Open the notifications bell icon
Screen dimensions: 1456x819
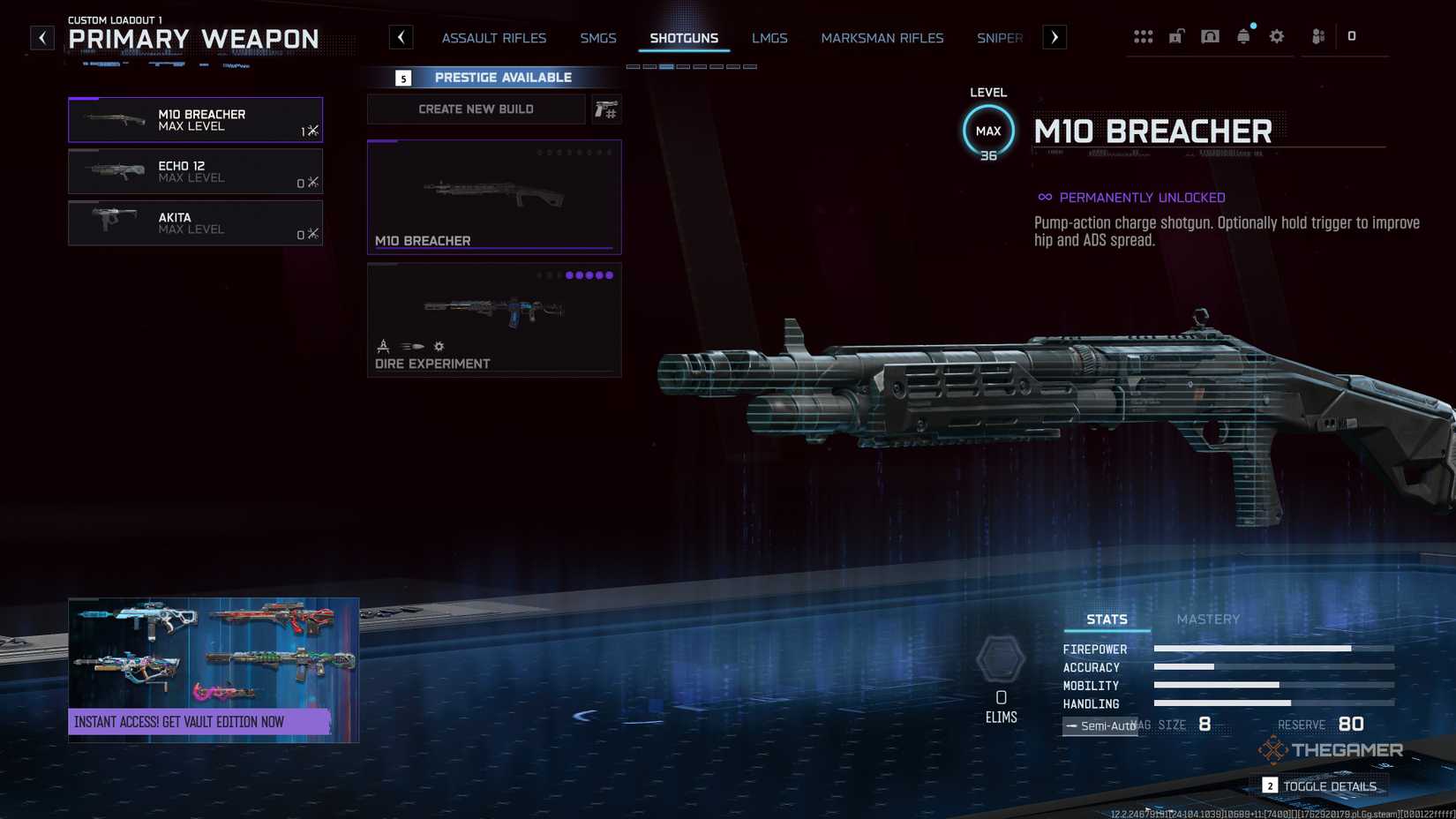[1244, 36]
